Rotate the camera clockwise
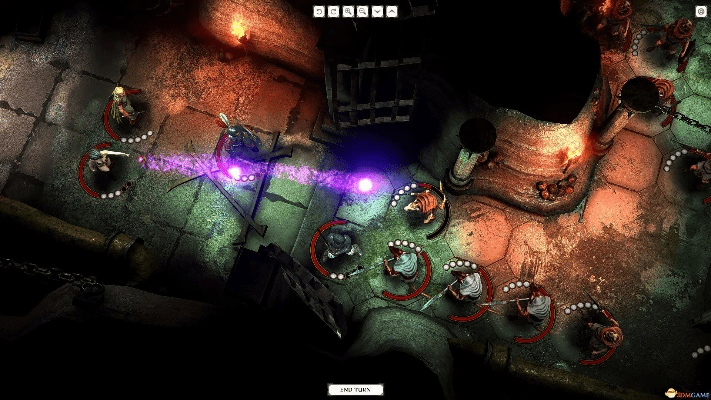The width and height of the screenshot is (711, 400). tap(333, 11)
